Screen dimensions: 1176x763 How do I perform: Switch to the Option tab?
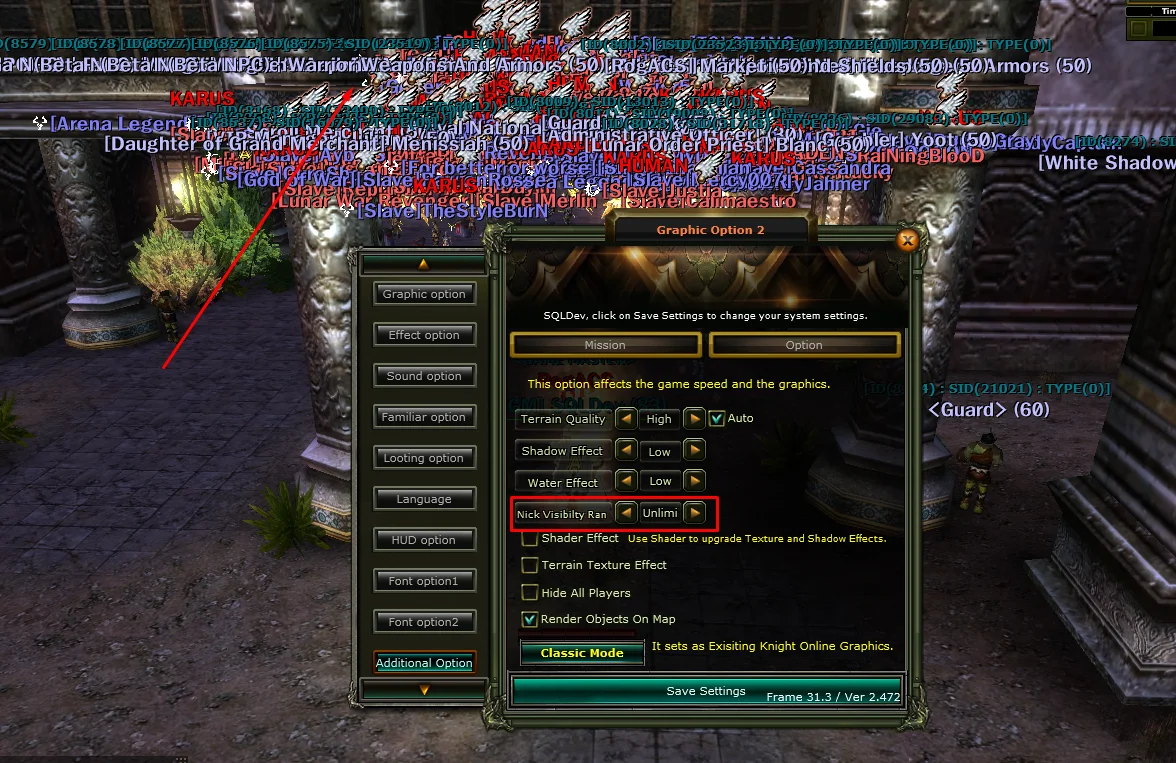pyautogui.click(x=804, y=345)
